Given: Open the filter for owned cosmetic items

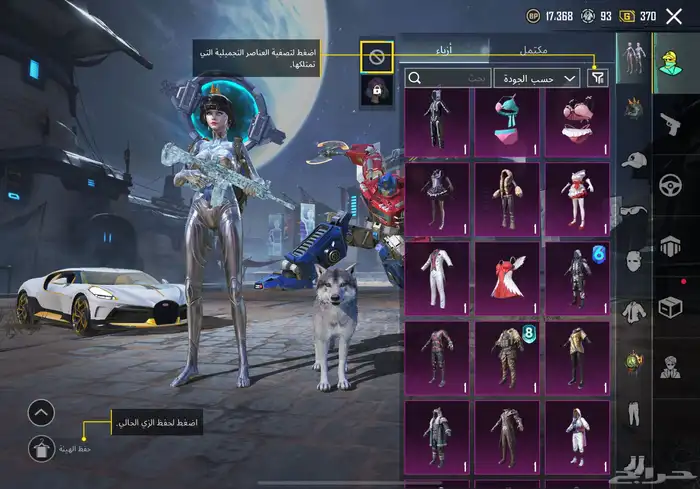Looking at the screenshot, I should pos(598,77).
